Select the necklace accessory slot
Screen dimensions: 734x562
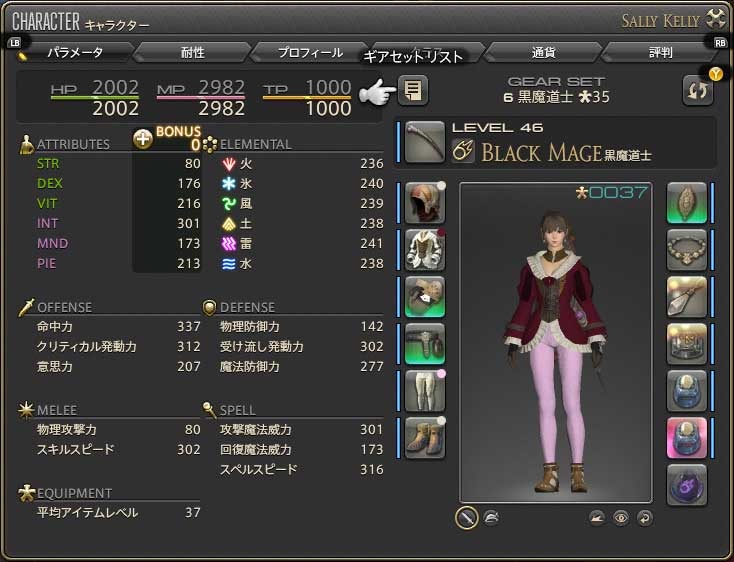[x=687, y=249]
